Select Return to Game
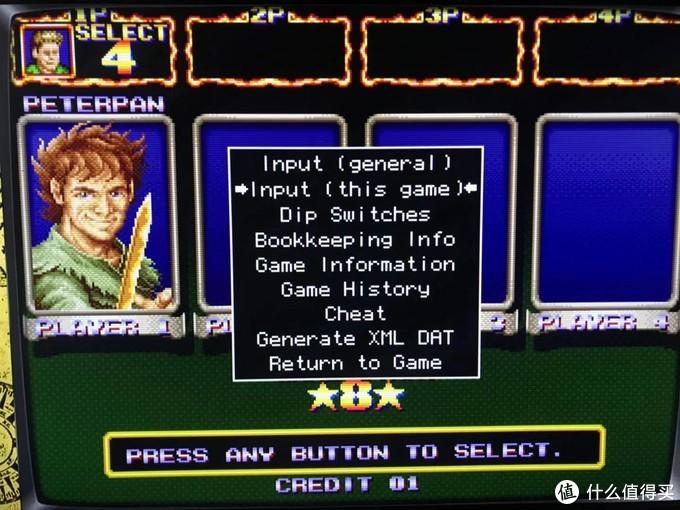The height and width of the screenshot is (510, 680). pyautogui.click(x=355, y=364)
